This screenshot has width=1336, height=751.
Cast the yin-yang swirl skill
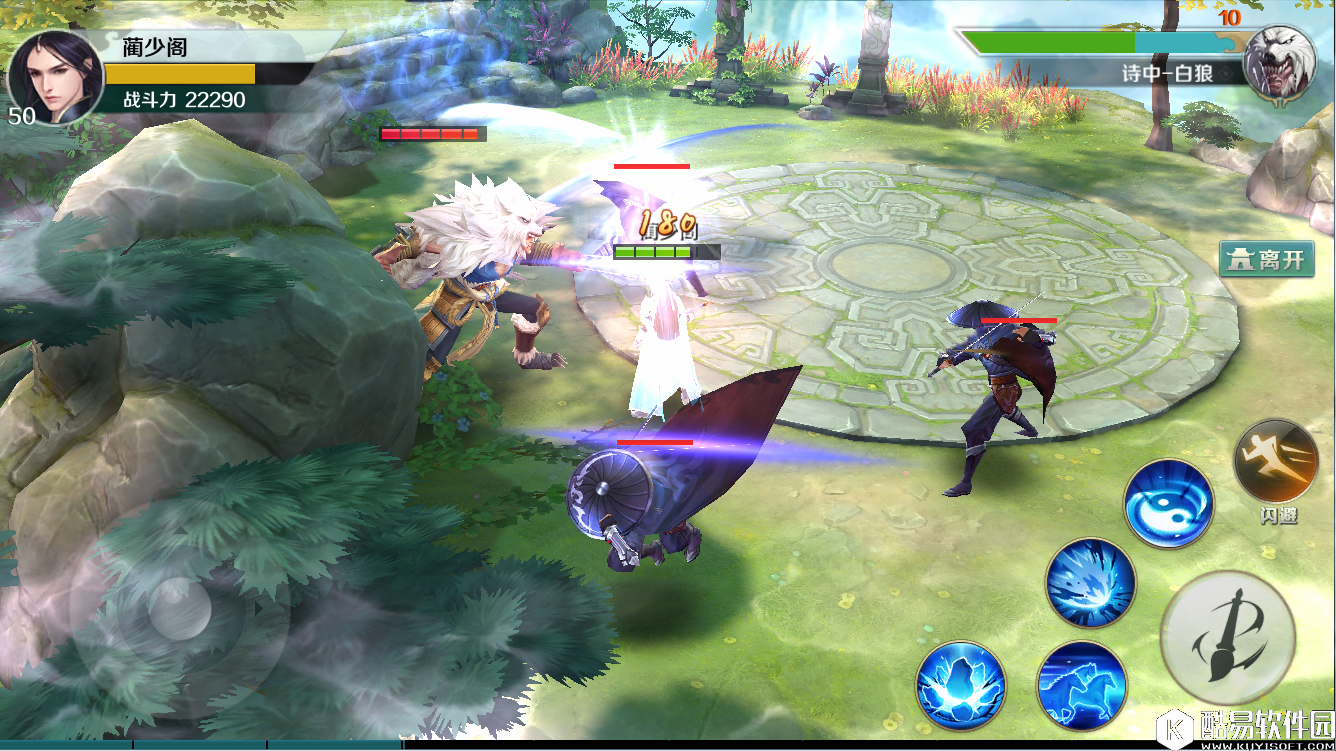[x=1168, y=503]
